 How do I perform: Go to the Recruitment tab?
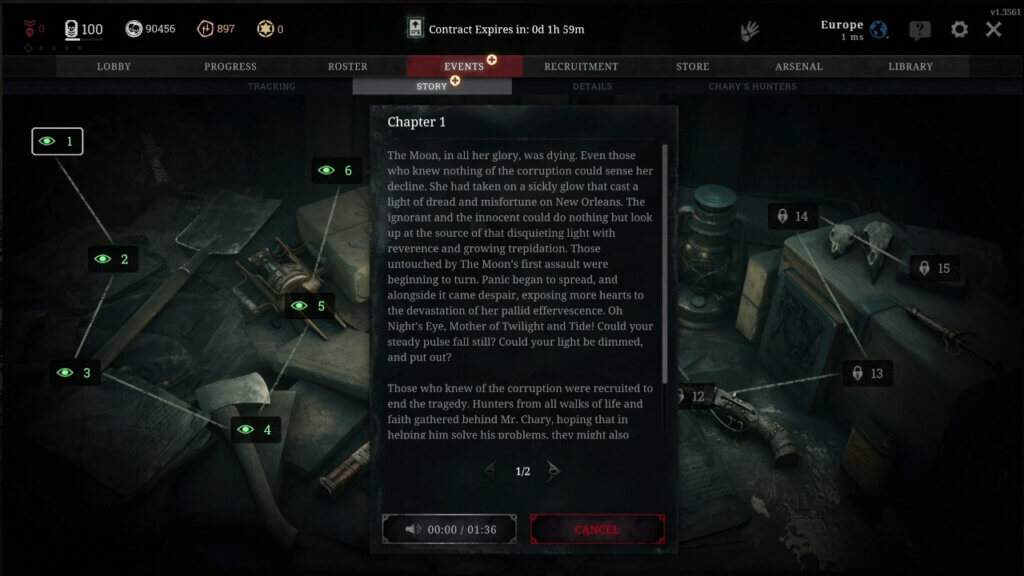point(581,67)
